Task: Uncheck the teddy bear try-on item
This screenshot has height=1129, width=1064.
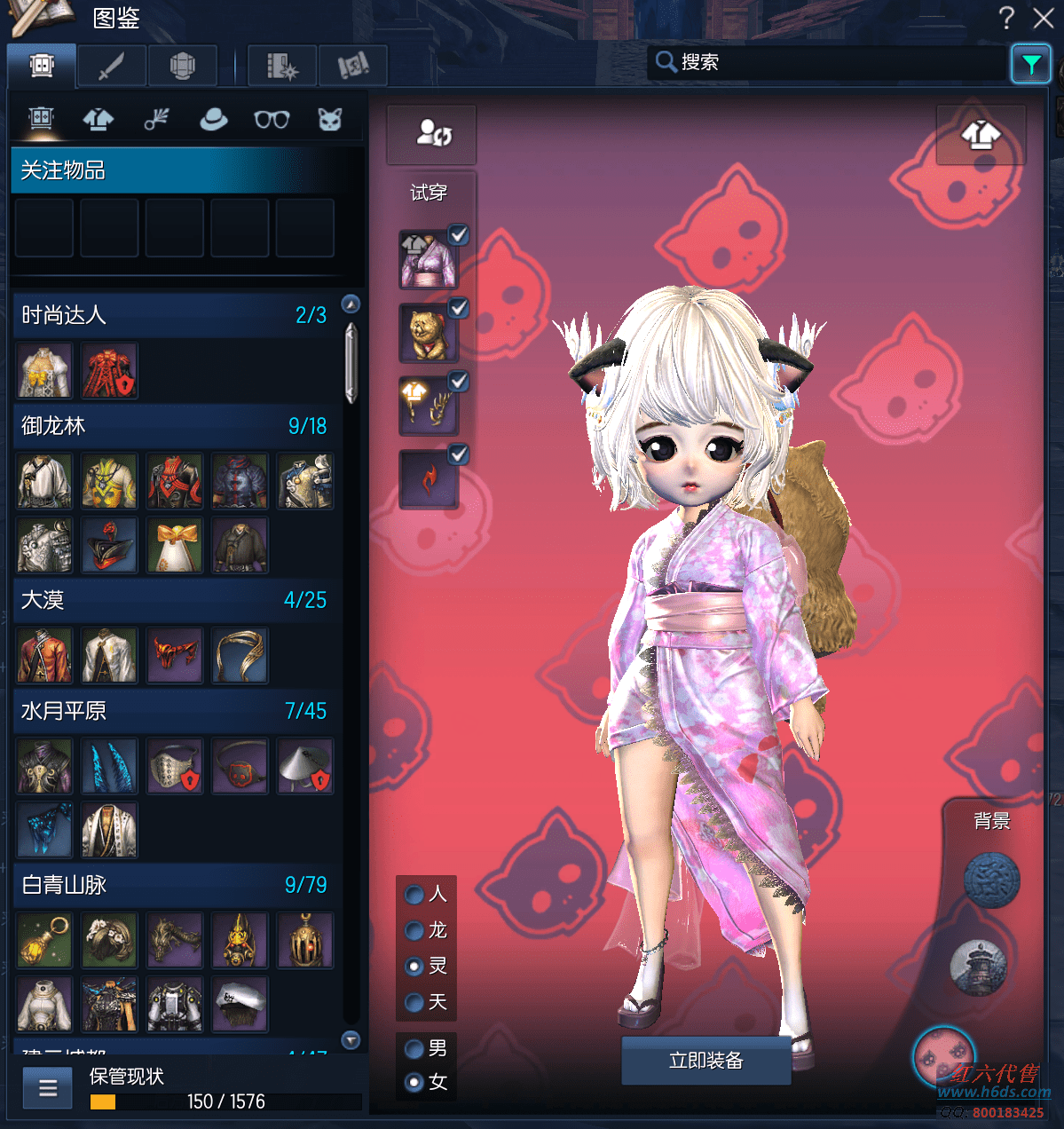Action: (x=458, y=308)
